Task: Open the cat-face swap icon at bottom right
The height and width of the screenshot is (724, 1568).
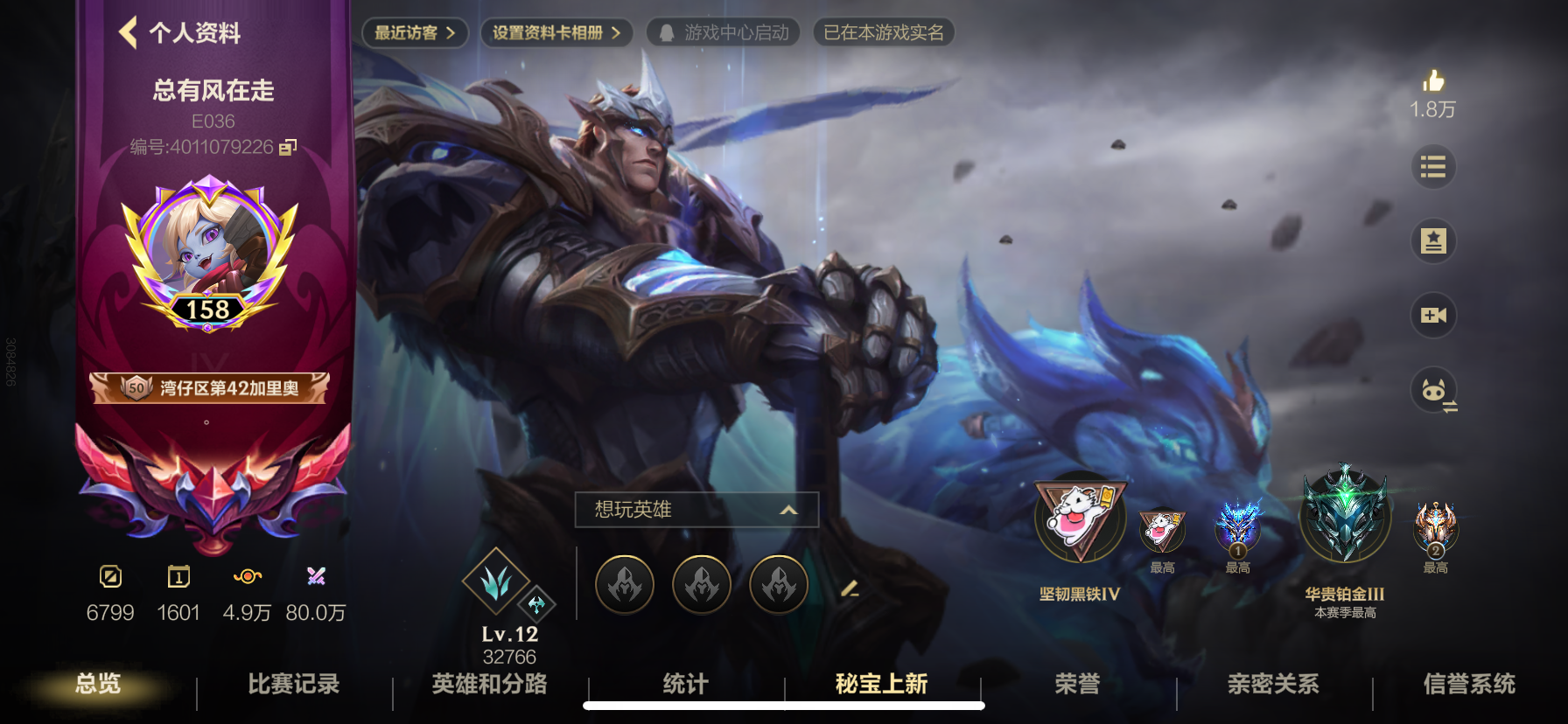Action: [x=1432, y=392]
